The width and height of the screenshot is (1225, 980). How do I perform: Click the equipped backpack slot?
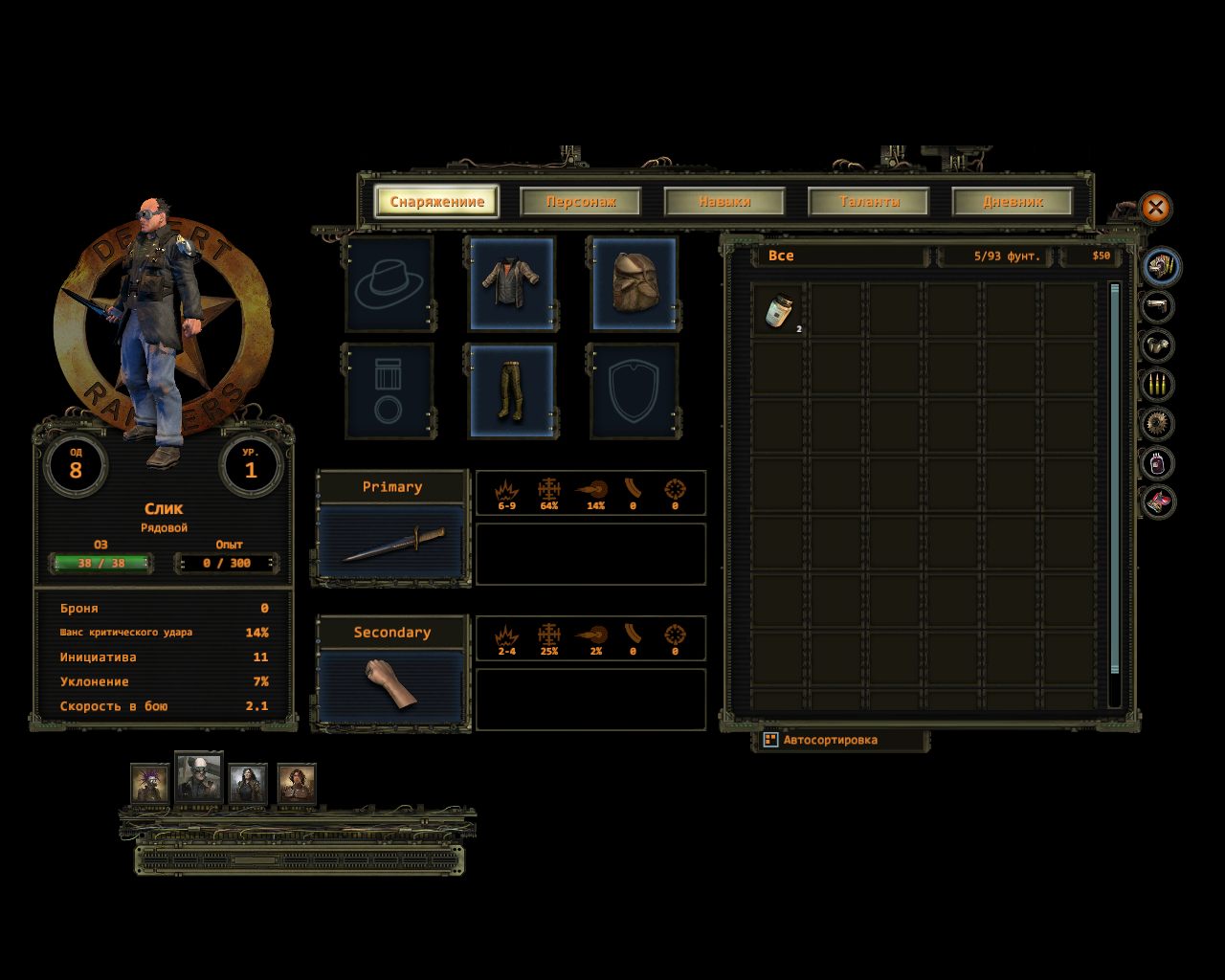click(633, 283)
